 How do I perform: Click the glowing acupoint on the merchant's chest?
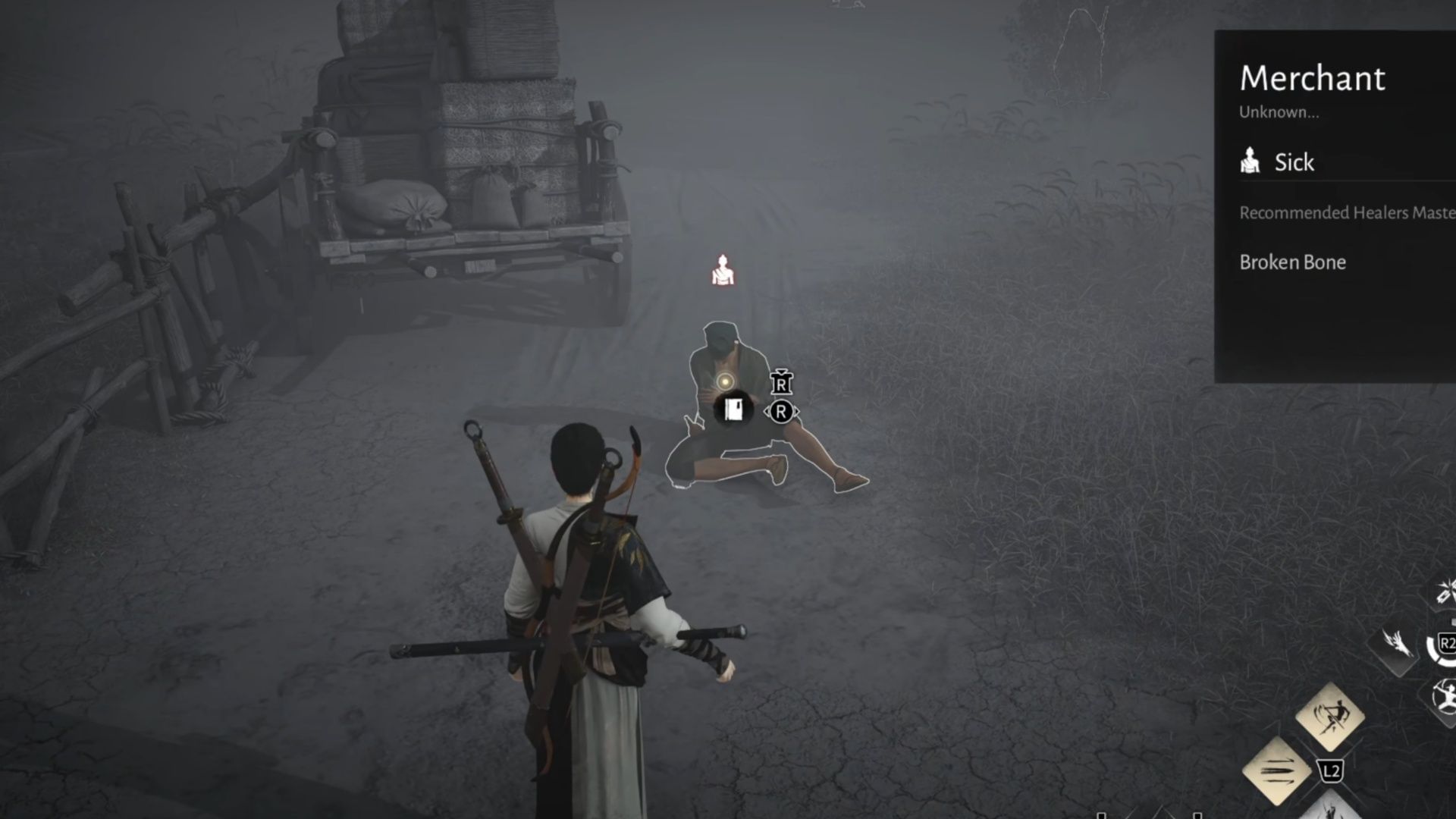tap(726, 381)
